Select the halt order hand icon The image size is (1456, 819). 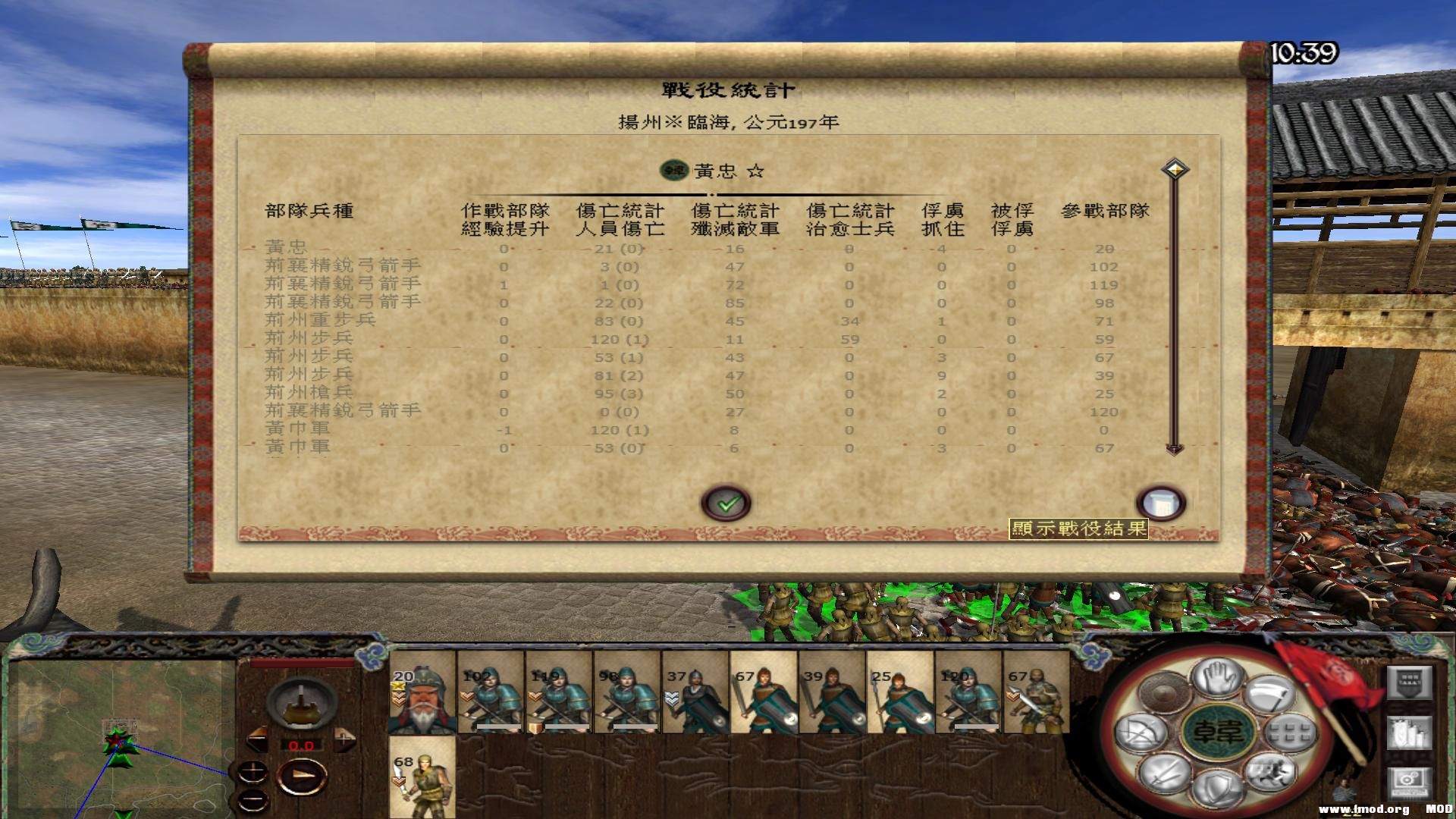pyautogui.click(x=1218, y=679)
